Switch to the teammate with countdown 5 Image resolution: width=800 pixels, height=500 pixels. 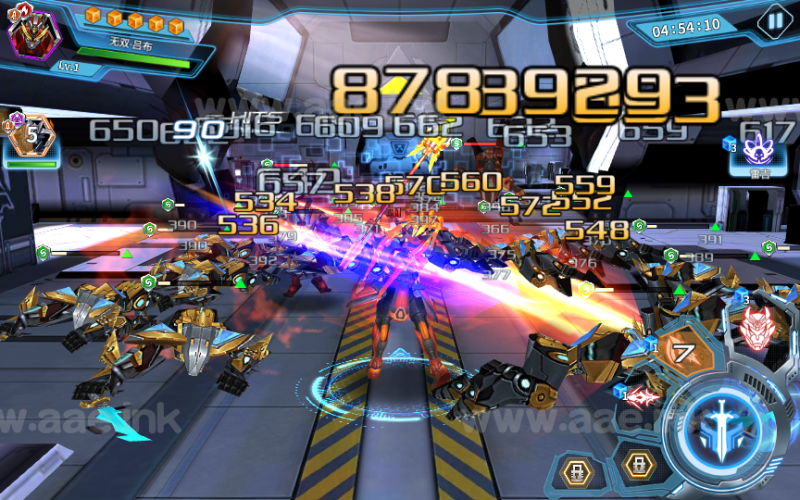tap(33, 134)
